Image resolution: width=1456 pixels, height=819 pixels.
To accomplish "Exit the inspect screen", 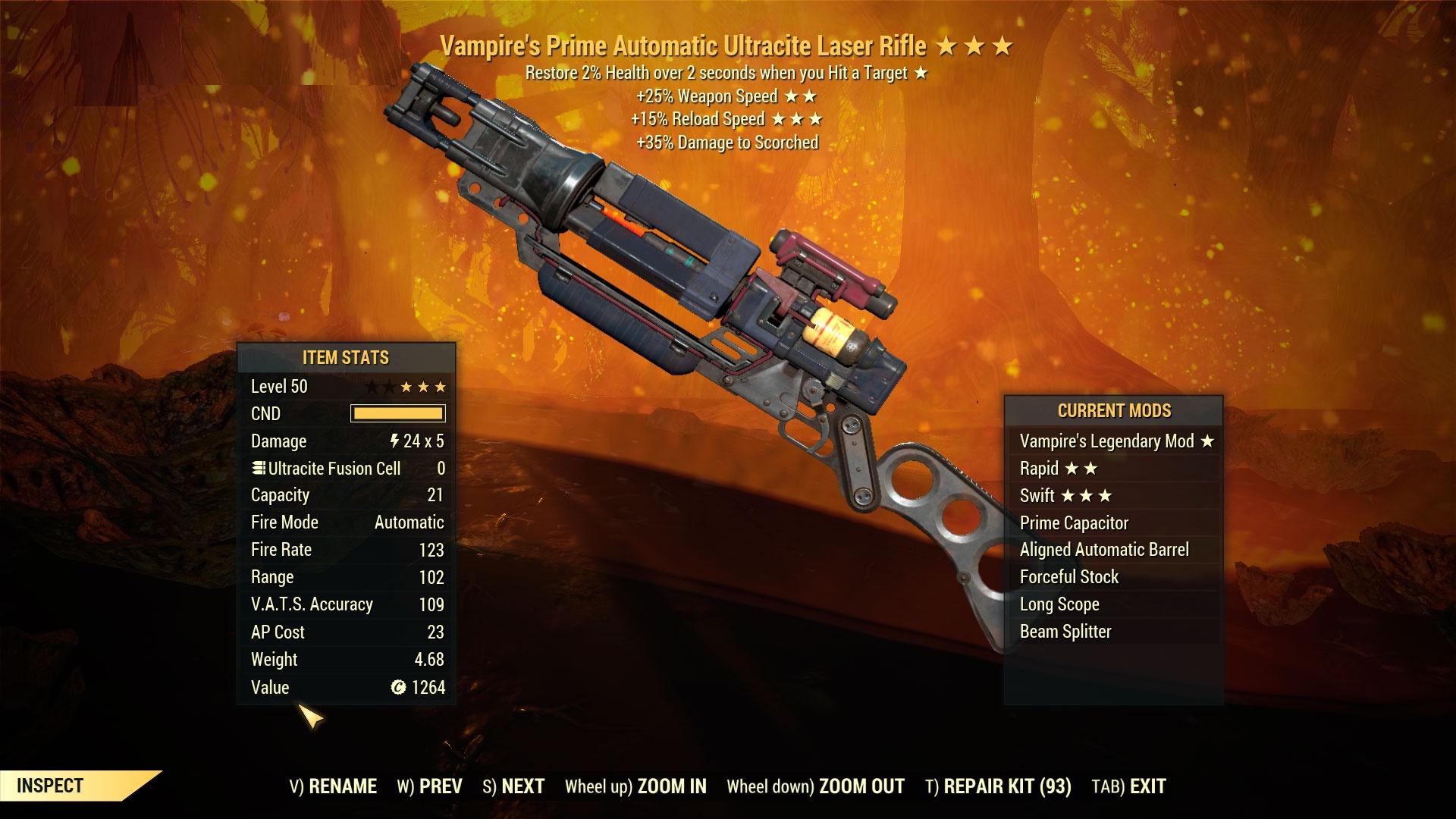I will (x=1129, y=786).
